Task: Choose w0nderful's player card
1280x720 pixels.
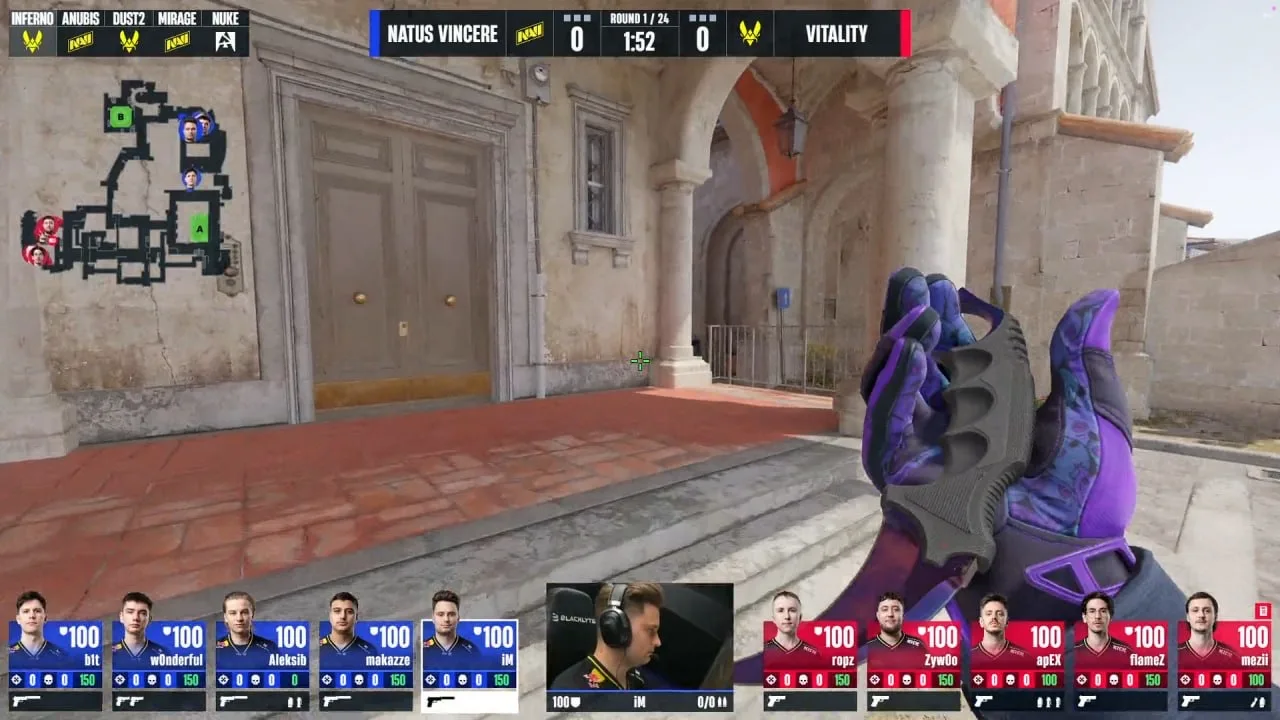Action: pyautogui.click(x=159, y=654)
